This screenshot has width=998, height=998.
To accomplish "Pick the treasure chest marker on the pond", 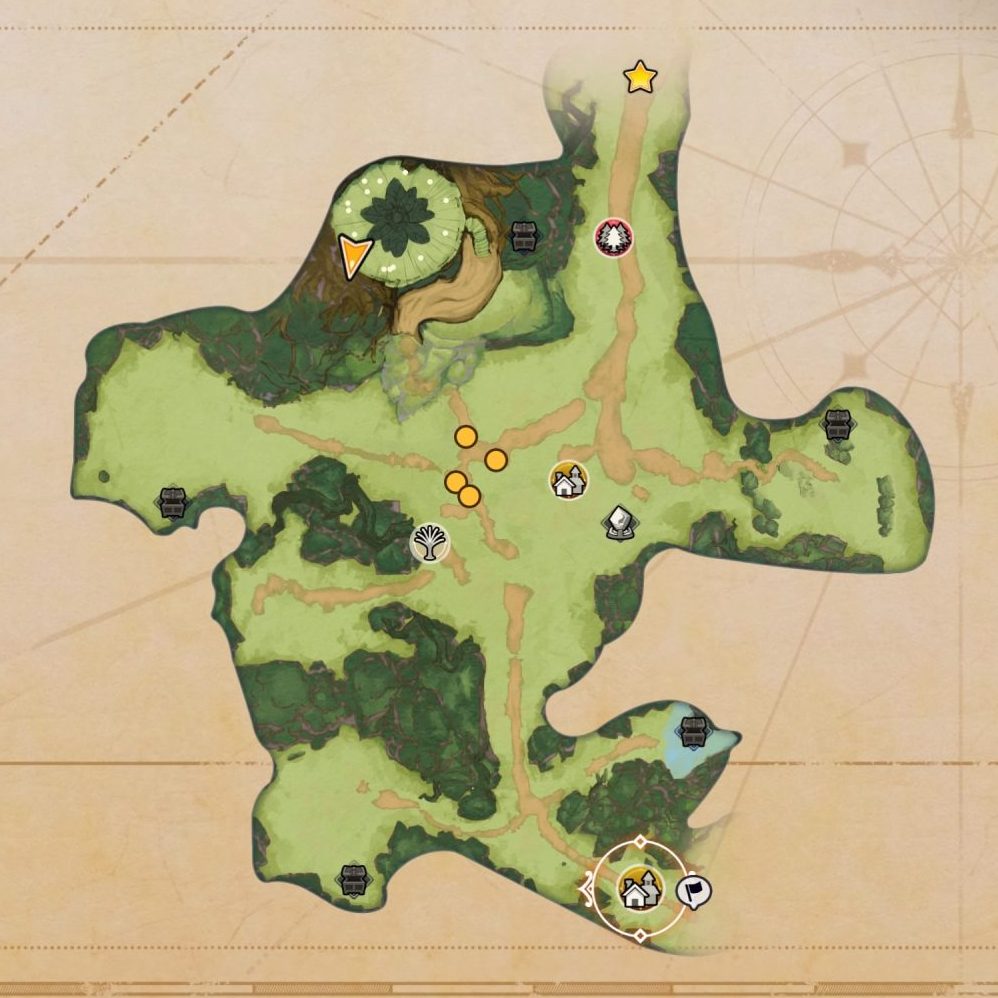I will point(692,730).
